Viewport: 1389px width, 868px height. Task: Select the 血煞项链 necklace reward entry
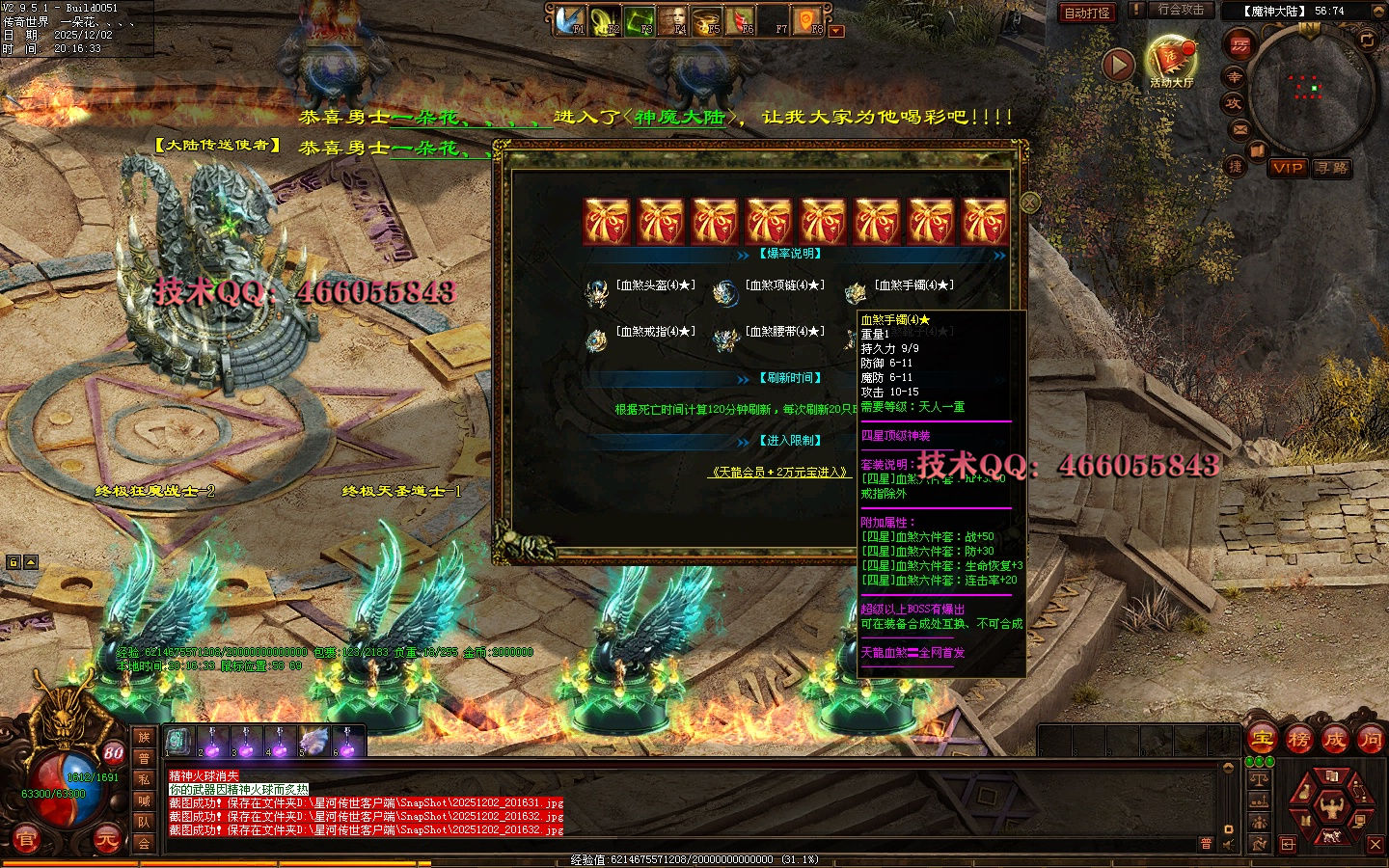(x=783, y=285)
